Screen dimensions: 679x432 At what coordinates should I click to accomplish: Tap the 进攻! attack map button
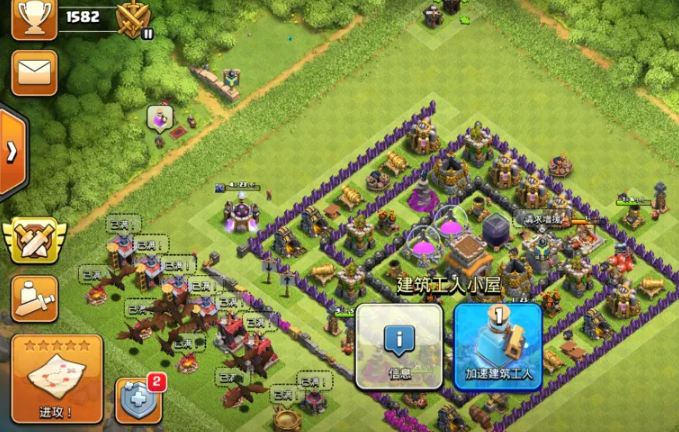[x=57, y=378]
